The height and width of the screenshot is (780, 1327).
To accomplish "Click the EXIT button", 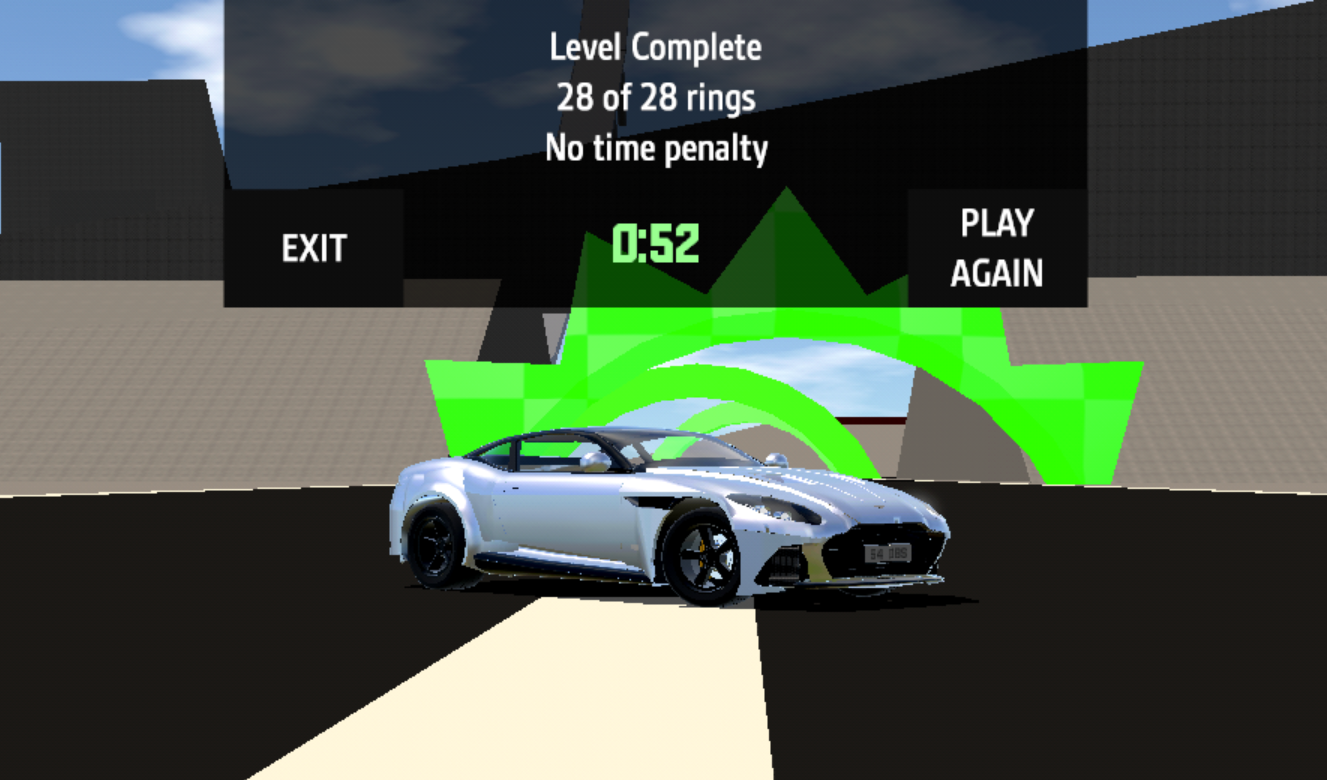I will (313, 248).
